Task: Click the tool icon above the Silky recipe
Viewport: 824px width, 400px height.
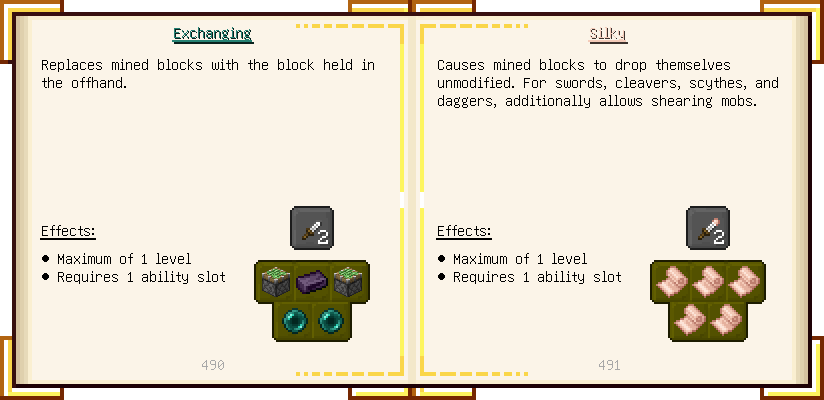Action: (x=708, y=228)
